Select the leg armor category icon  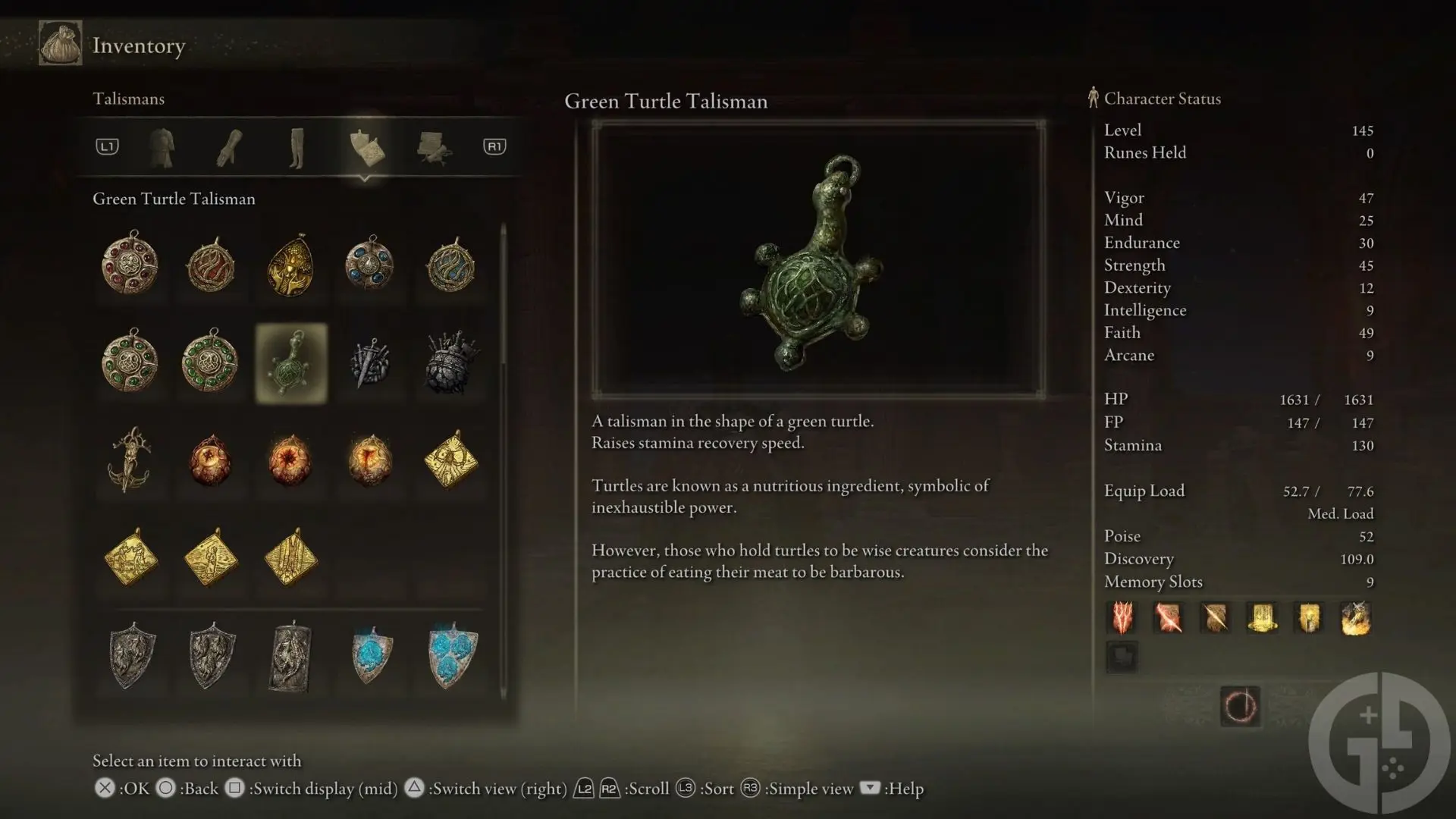(297, 147)
